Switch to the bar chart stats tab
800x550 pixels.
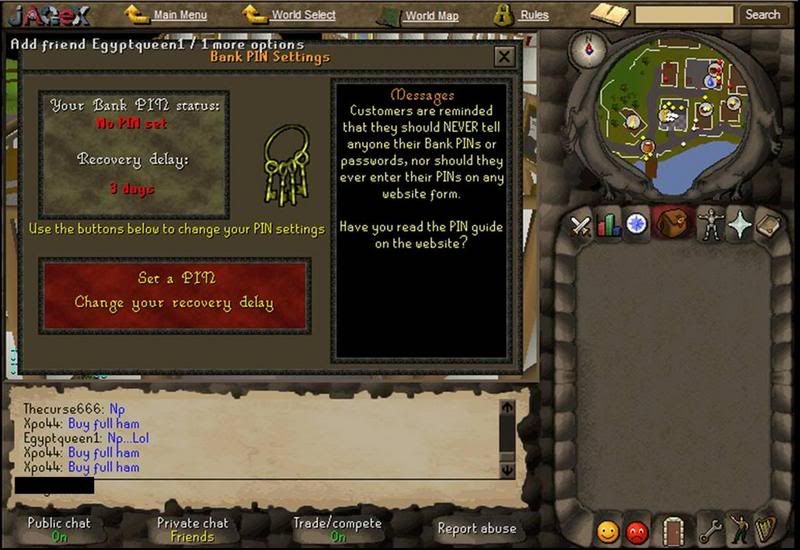coord(609,225)
